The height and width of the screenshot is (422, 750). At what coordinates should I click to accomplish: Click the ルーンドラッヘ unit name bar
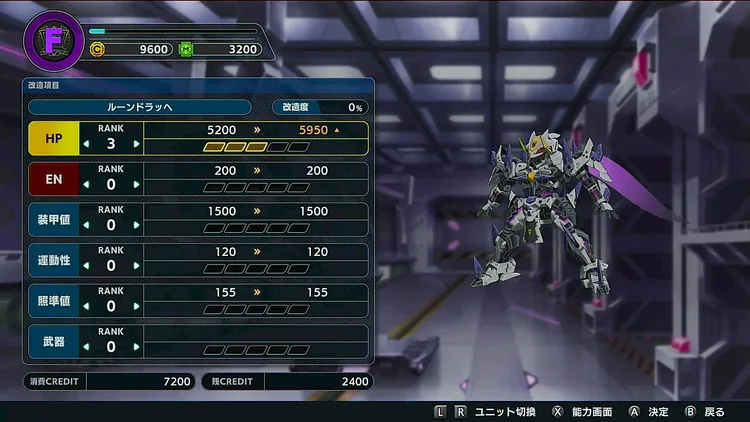(140, 107)
